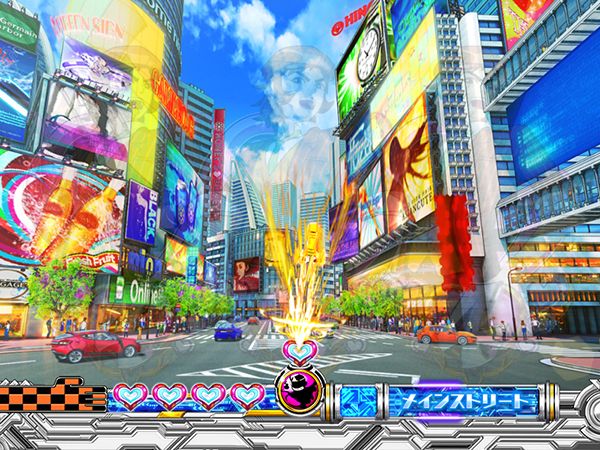The height and width of the screenshot is (450, 600).
Task: Click the heart above the round emblem
Action: click(x=299, y=350)
